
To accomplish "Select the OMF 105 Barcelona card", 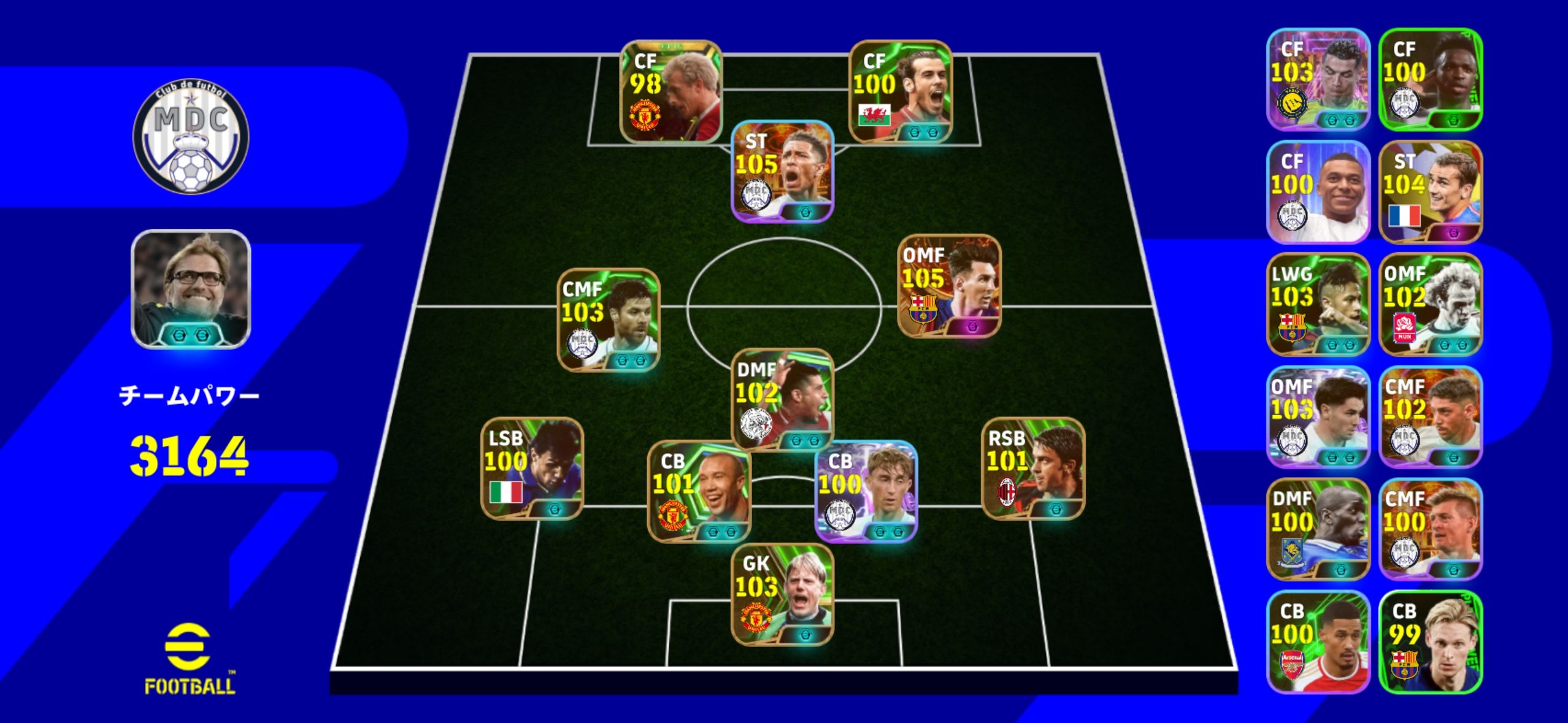I will (x=949, y=286).
